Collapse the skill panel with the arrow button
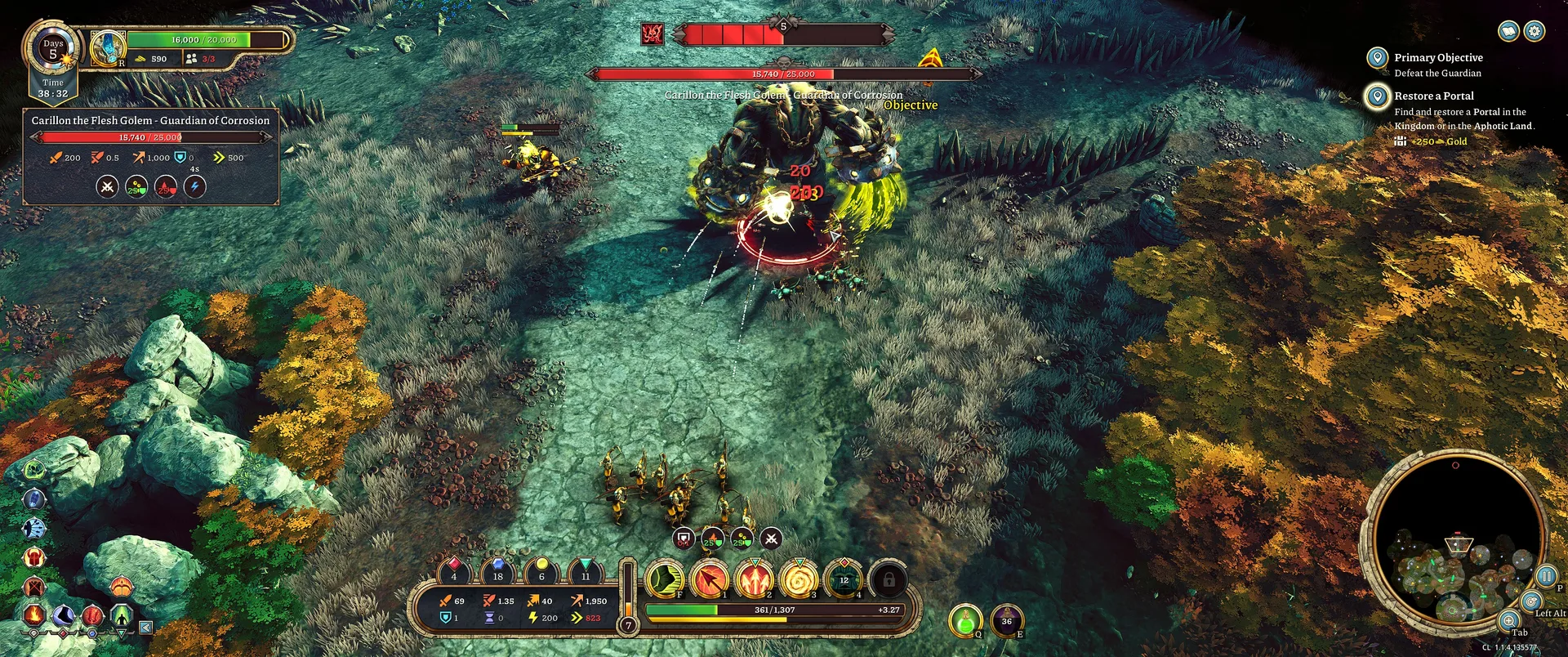 coord(145,628)
